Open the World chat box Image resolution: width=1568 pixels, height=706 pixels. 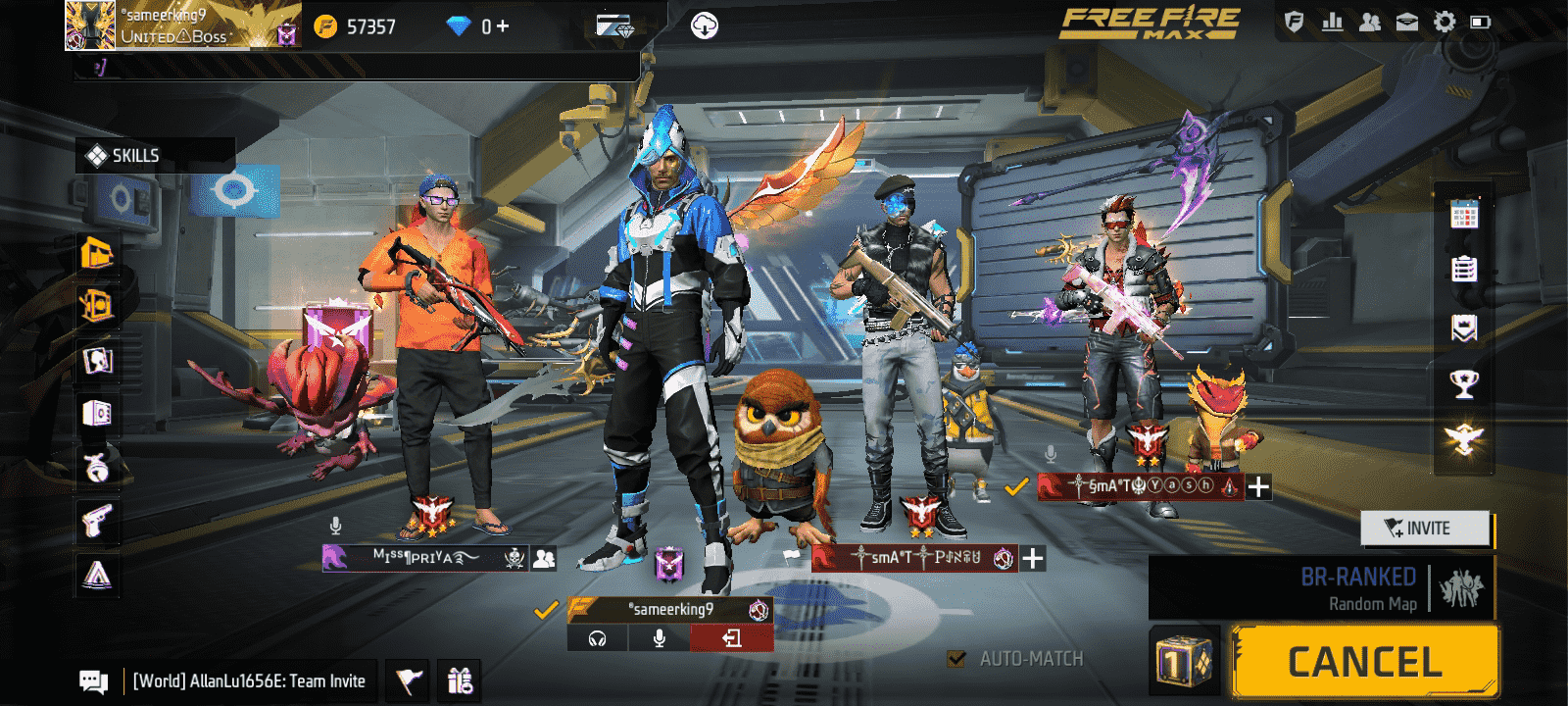click(x=248, y=681)
